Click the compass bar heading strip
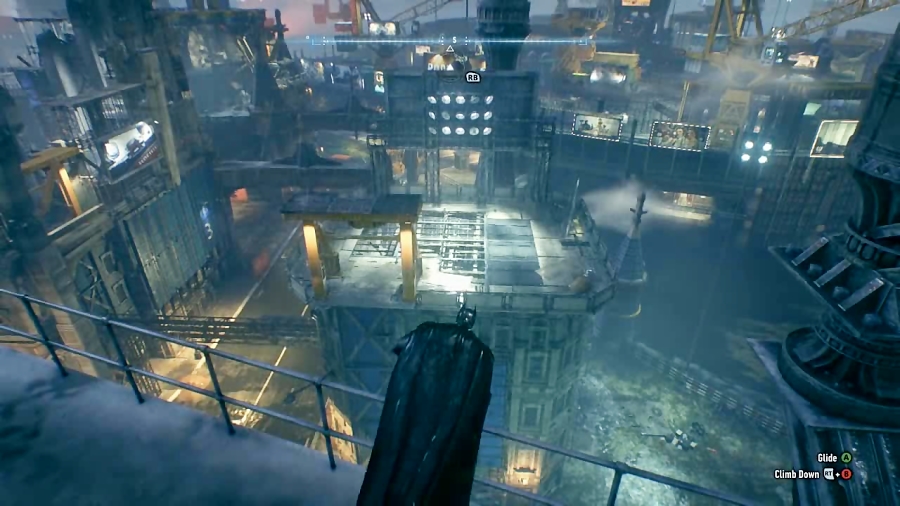The width and height of the screenshot is (900, 506). tap(450, 41)
